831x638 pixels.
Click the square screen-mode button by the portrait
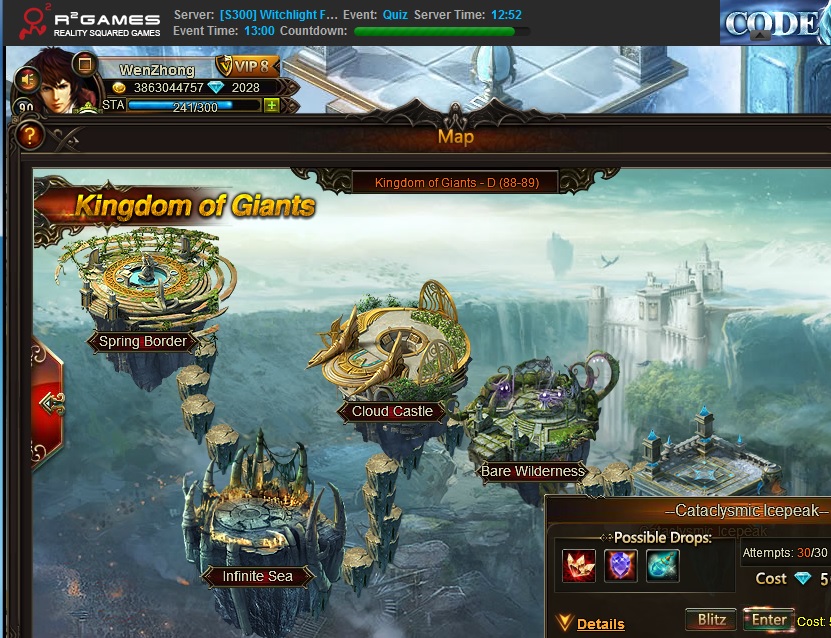pyautogui.click(x=85, y=63)
